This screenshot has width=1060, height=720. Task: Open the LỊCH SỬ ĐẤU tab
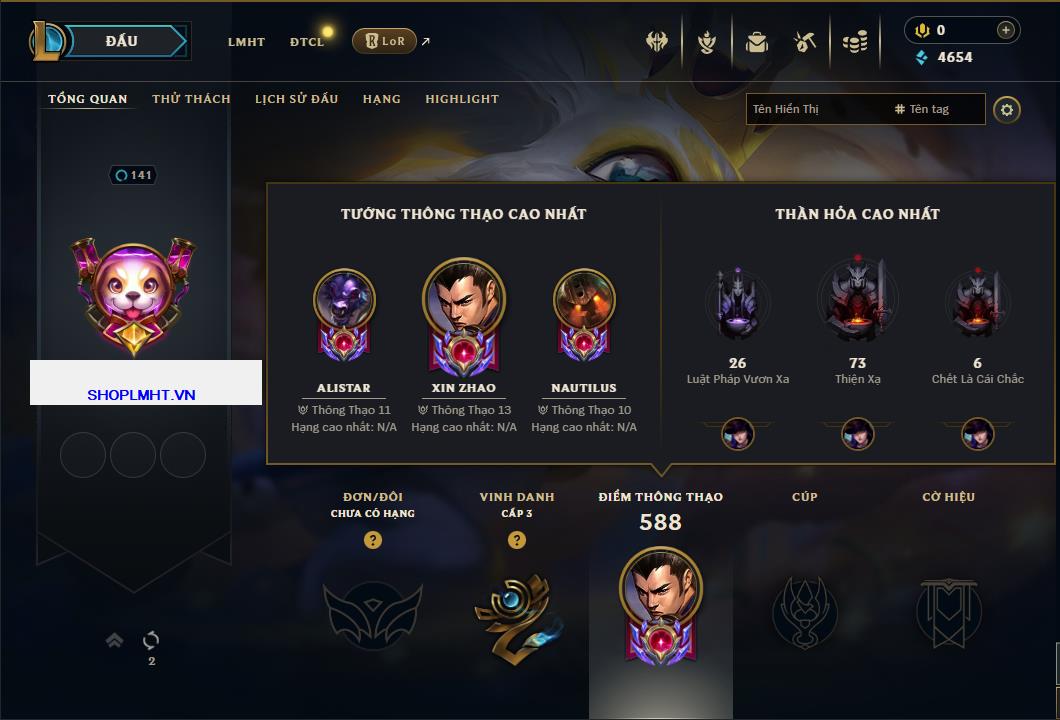pyautogui.click(x=296, y=99)
